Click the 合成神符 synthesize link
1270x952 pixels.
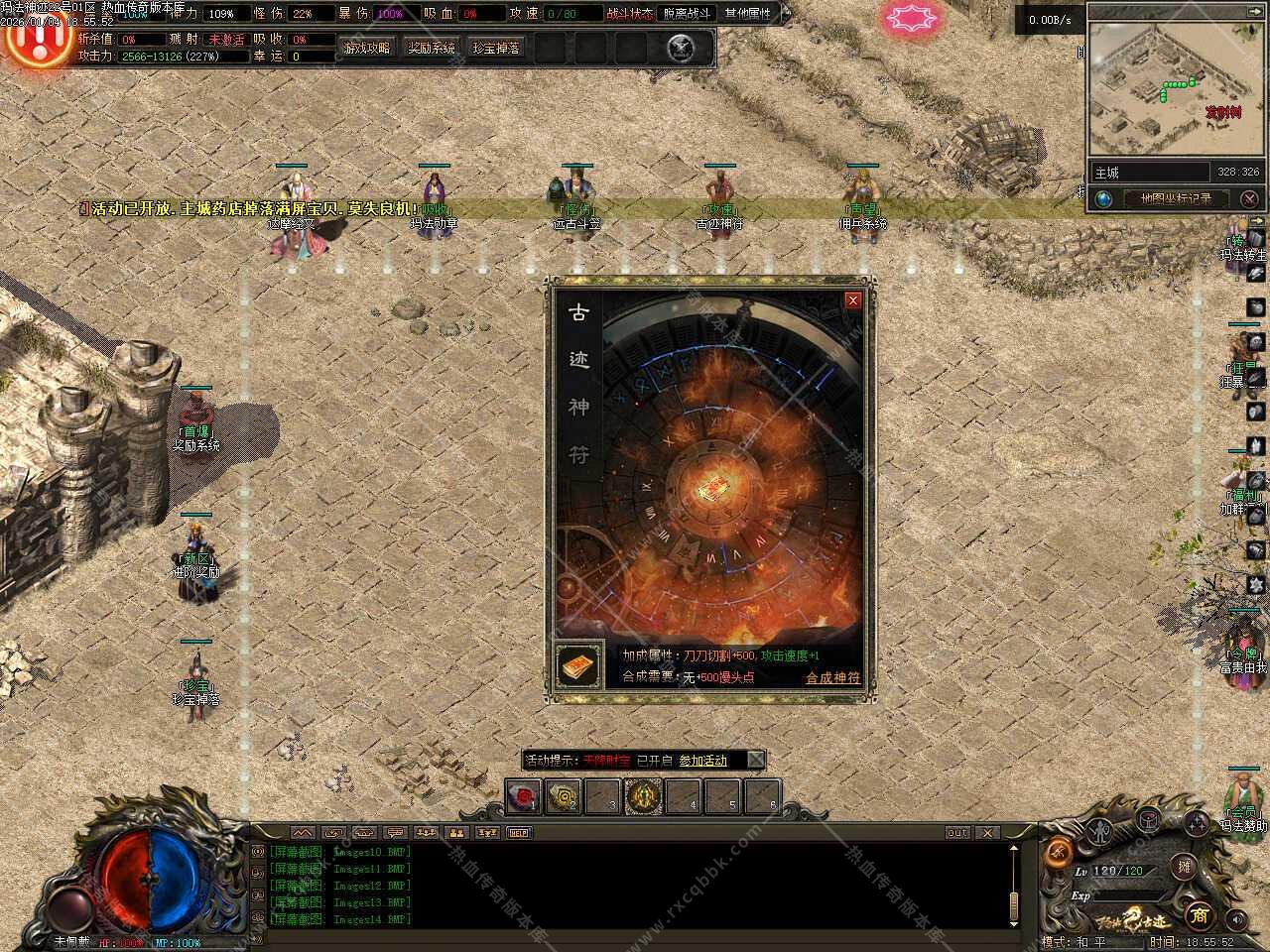(832, 678)
